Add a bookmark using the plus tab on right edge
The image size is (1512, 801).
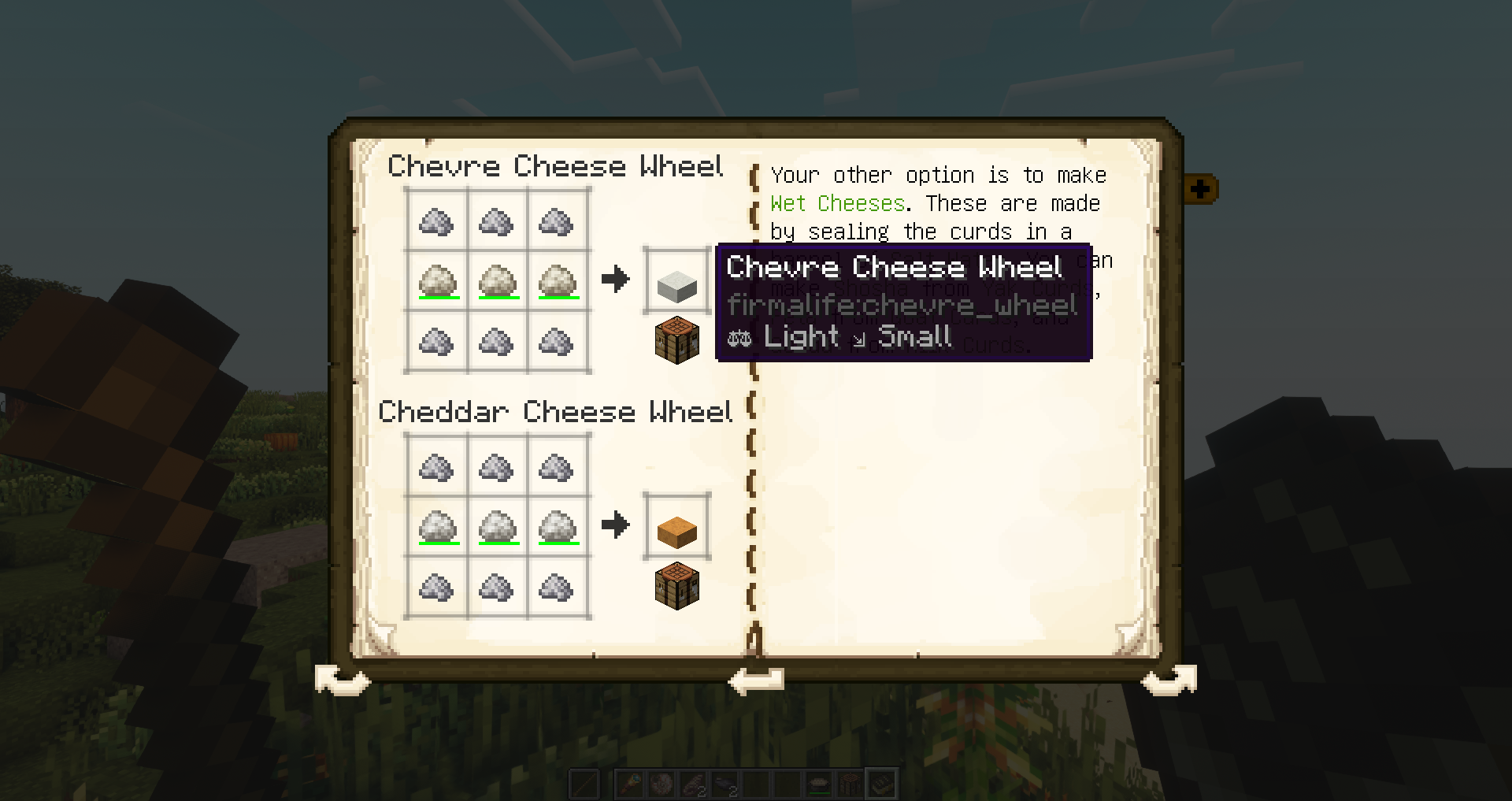(x=1200, y=189)
